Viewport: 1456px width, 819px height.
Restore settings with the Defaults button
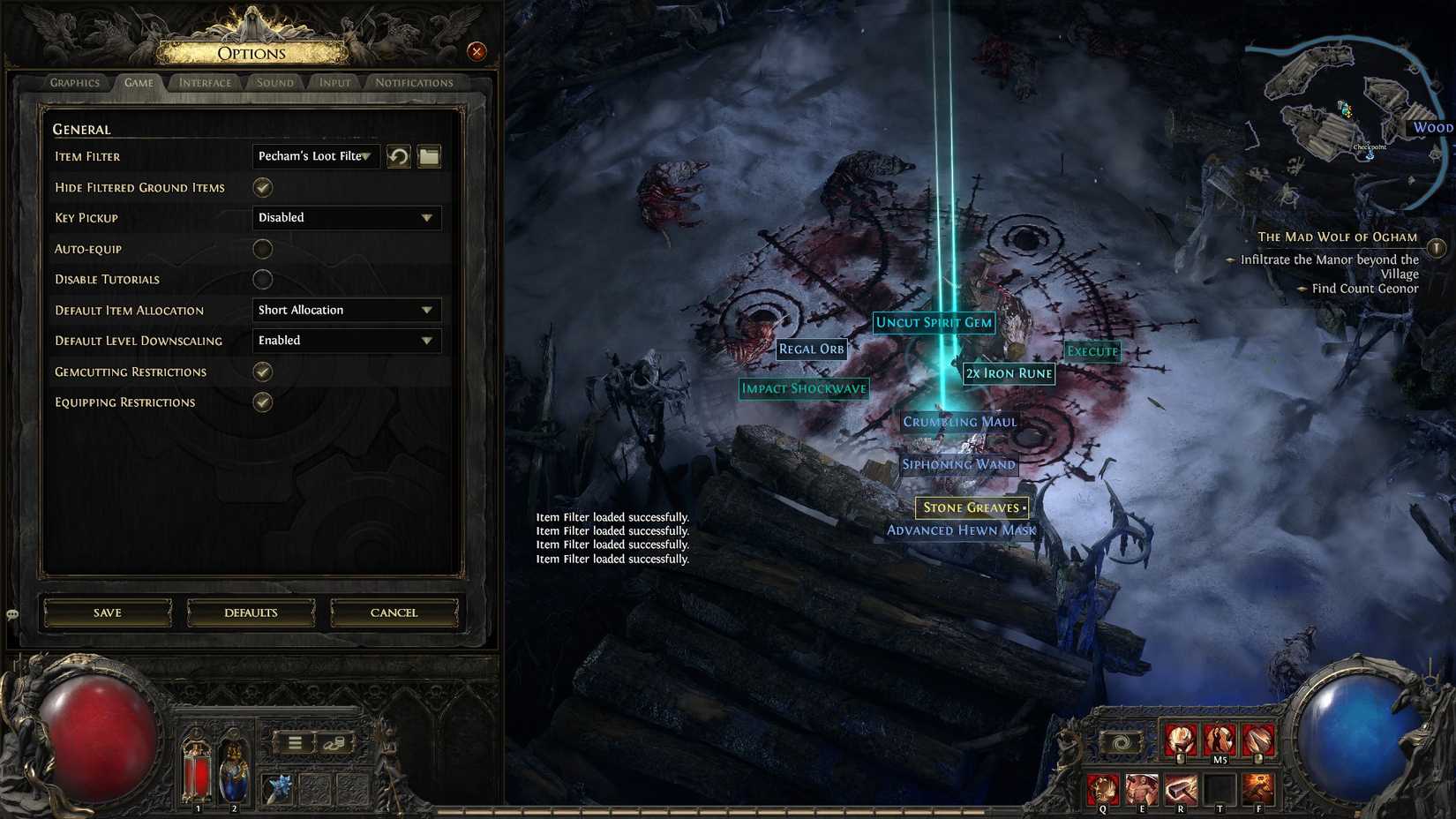pos(251,612)
